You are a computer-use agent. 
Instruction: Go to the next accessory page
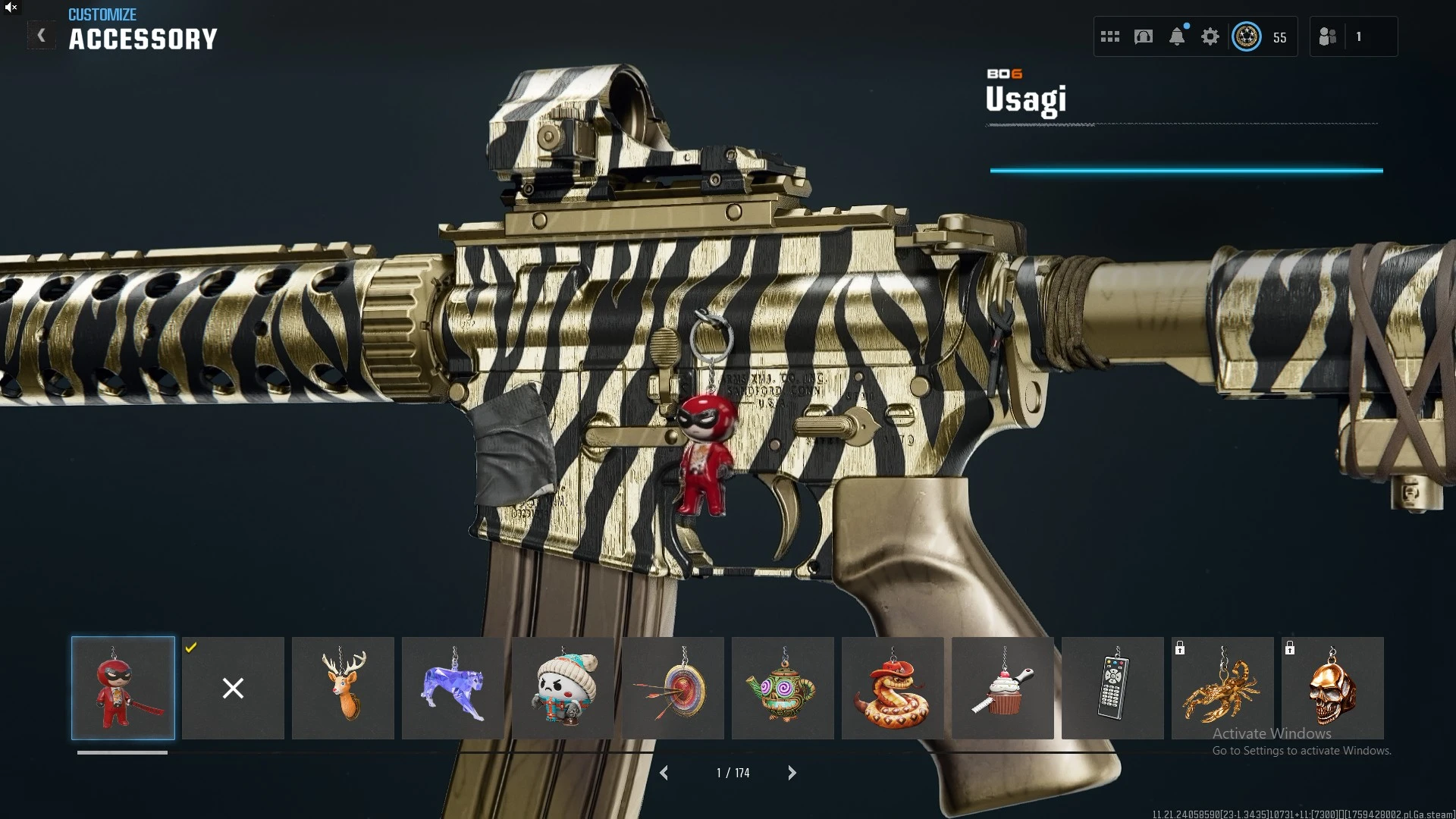(792, 773)
